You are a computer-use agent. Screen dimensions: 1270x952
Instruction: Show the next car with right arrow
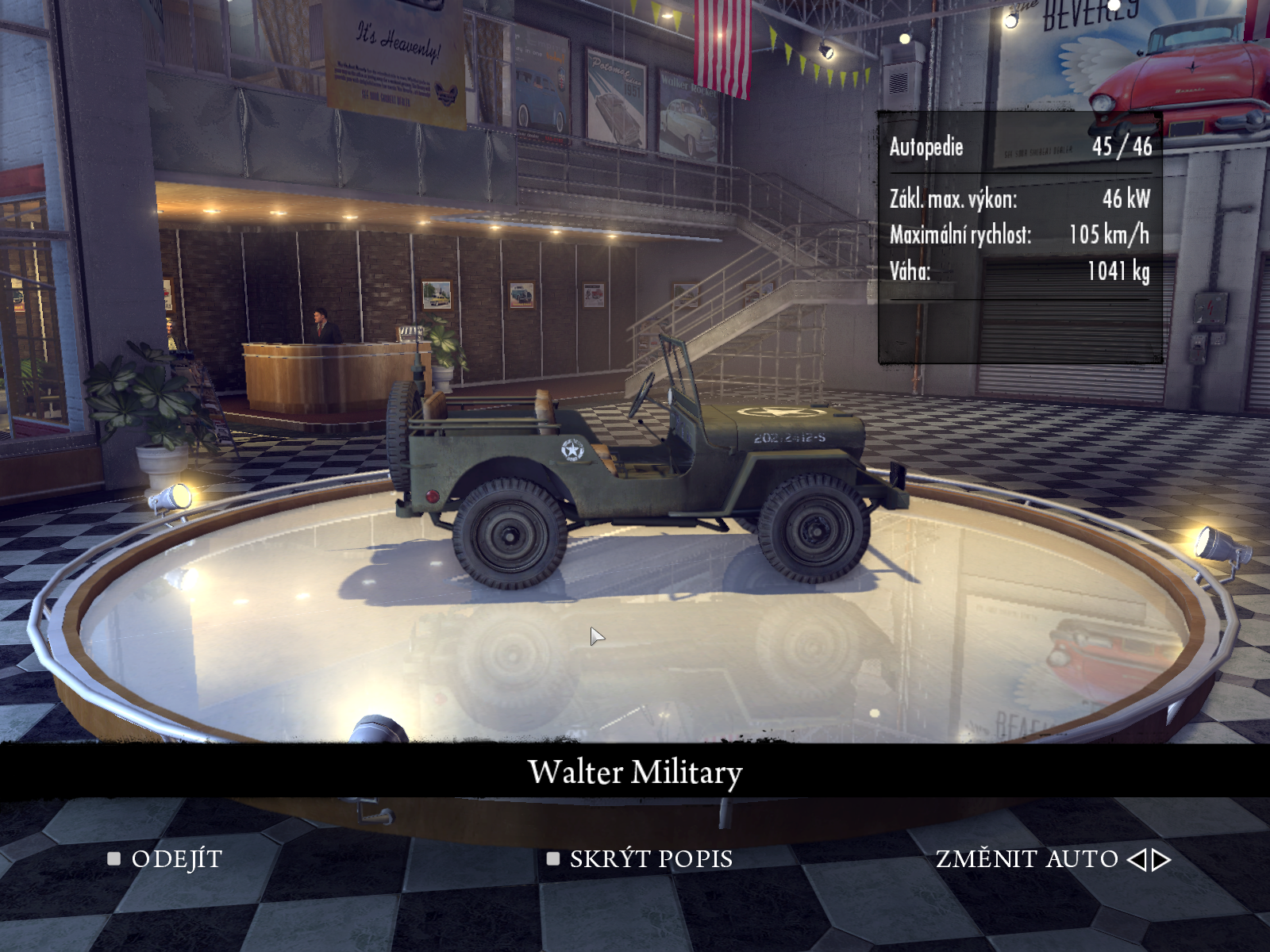click(x=1162, y=859)
